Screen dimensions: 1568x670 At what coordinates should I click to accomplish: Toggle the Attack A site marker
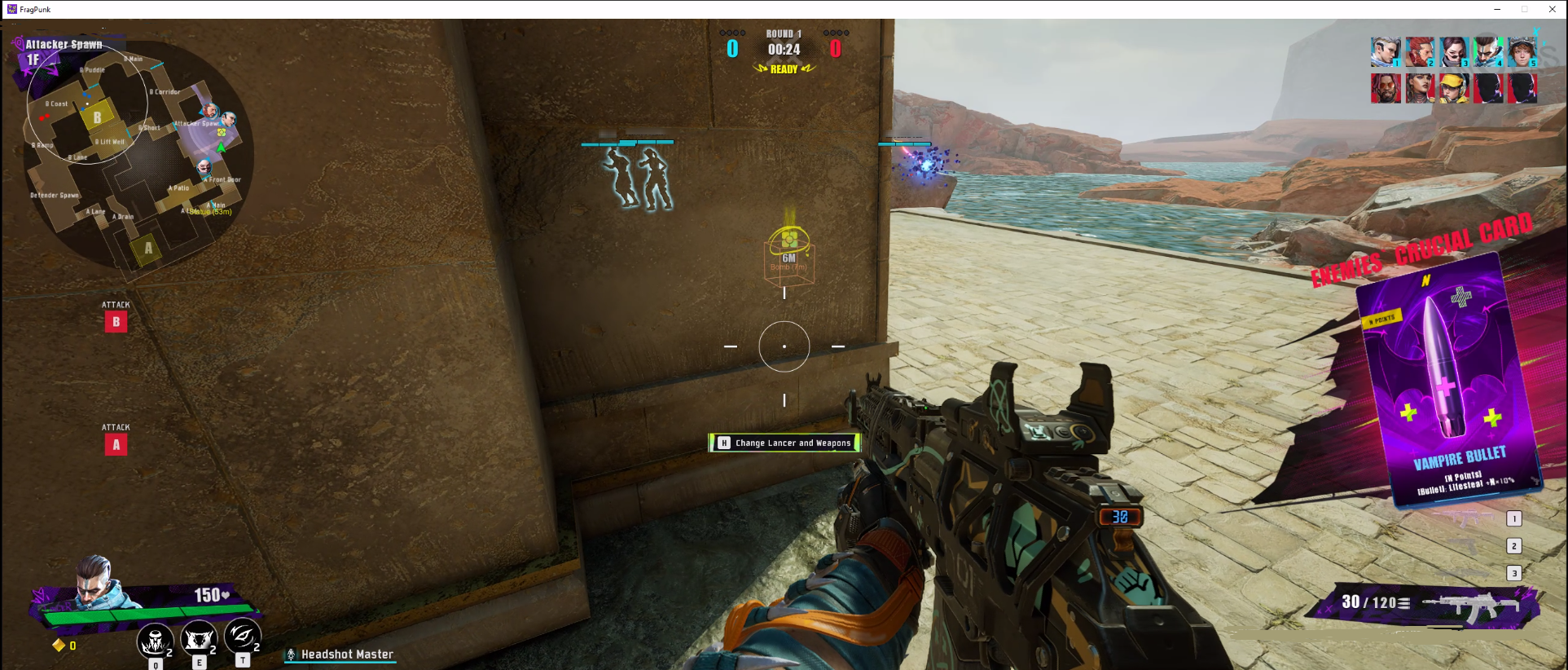pyautogui.click(x=116, y=445)
